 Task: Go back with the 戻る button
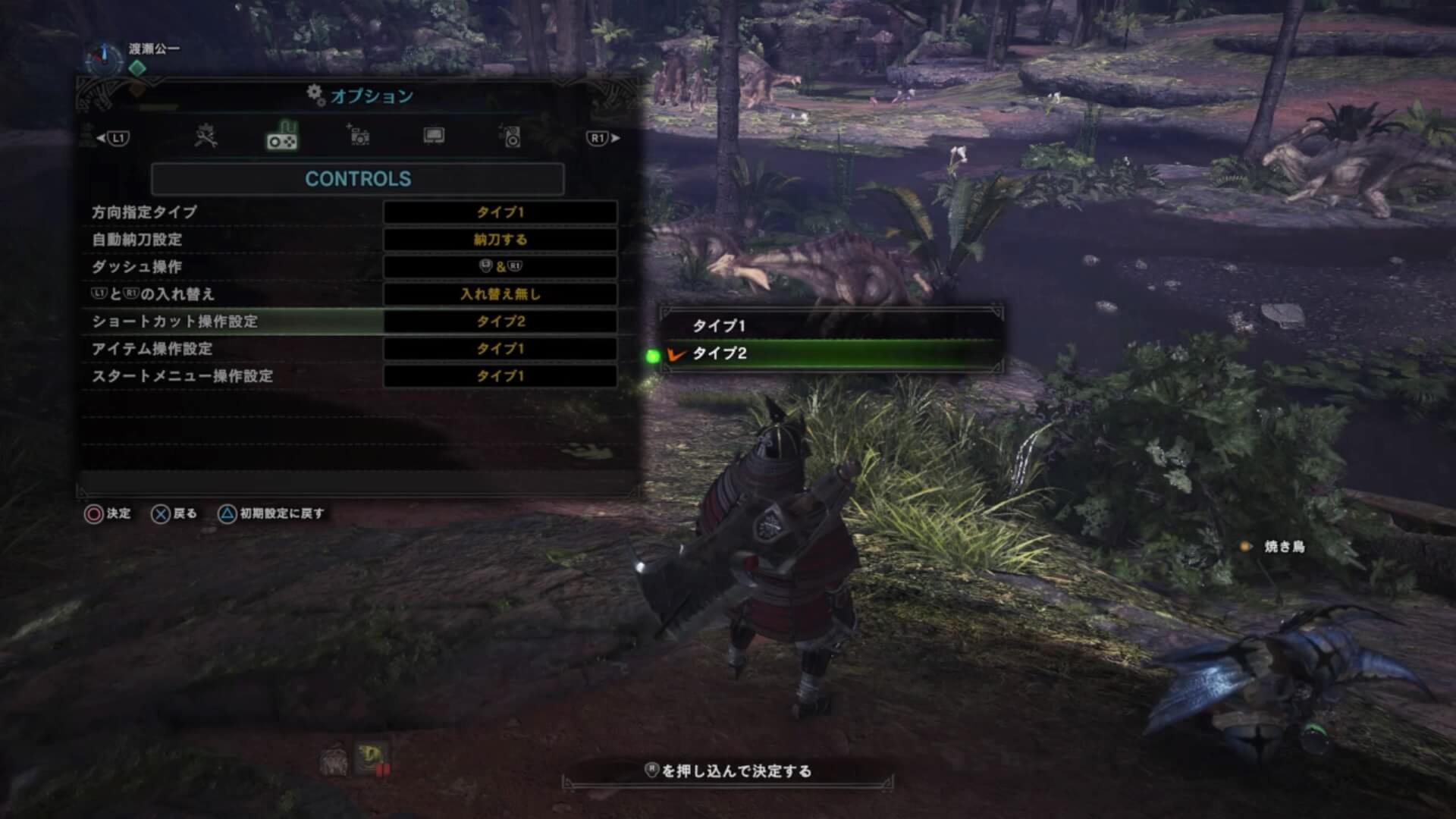tap(174, 514)
